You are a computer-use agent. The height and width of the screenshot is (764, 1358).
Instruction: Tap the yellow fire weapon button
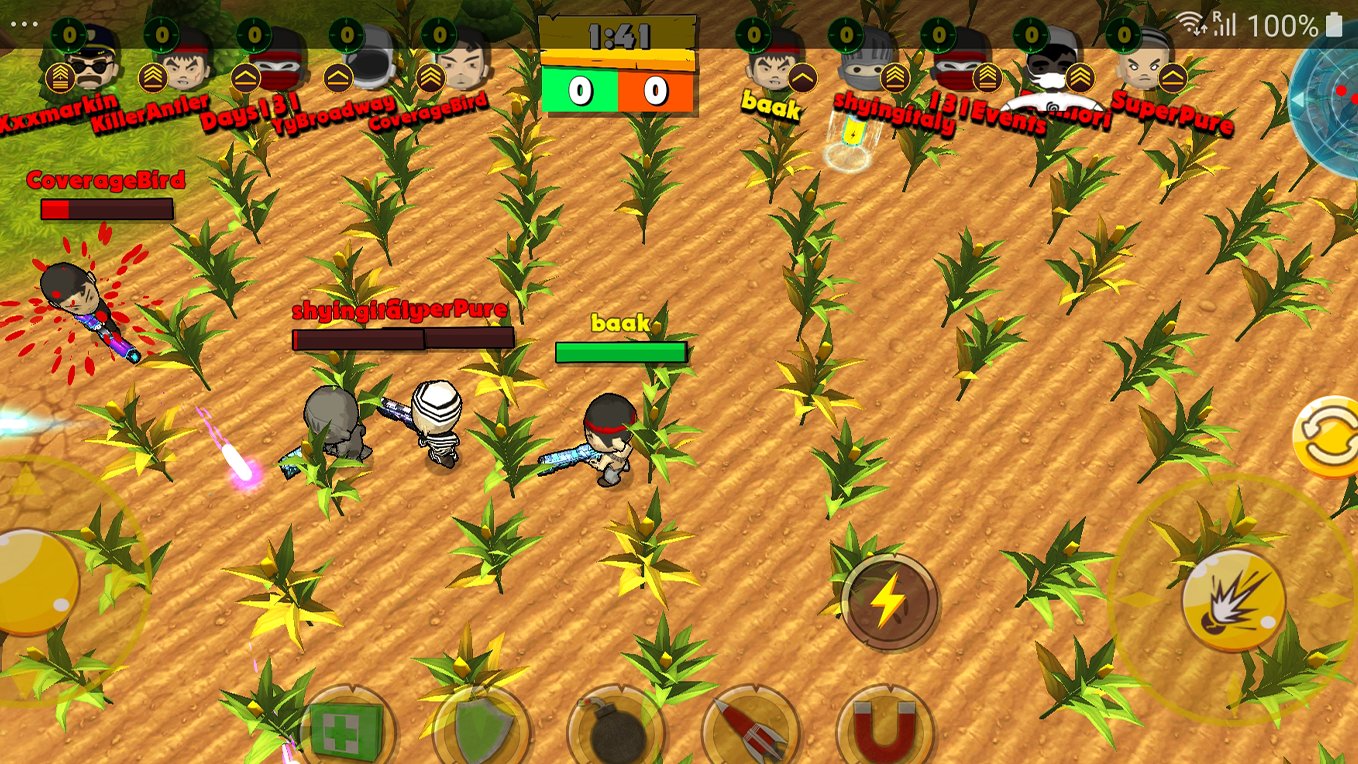1232,600
